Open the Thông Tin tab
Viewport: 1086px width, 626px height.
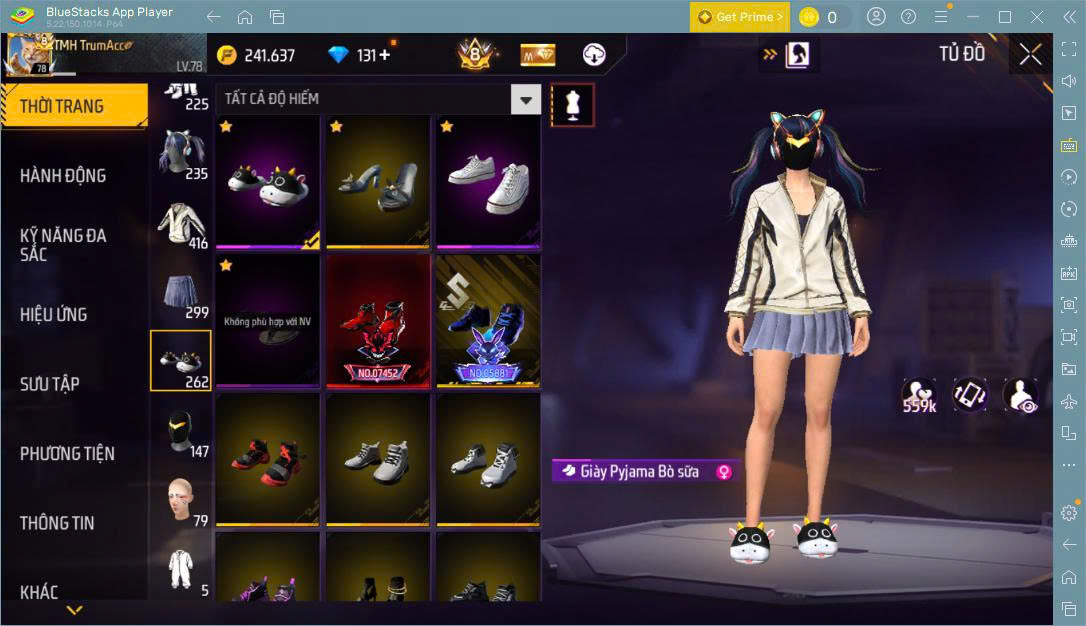click(x=57, y=522)
